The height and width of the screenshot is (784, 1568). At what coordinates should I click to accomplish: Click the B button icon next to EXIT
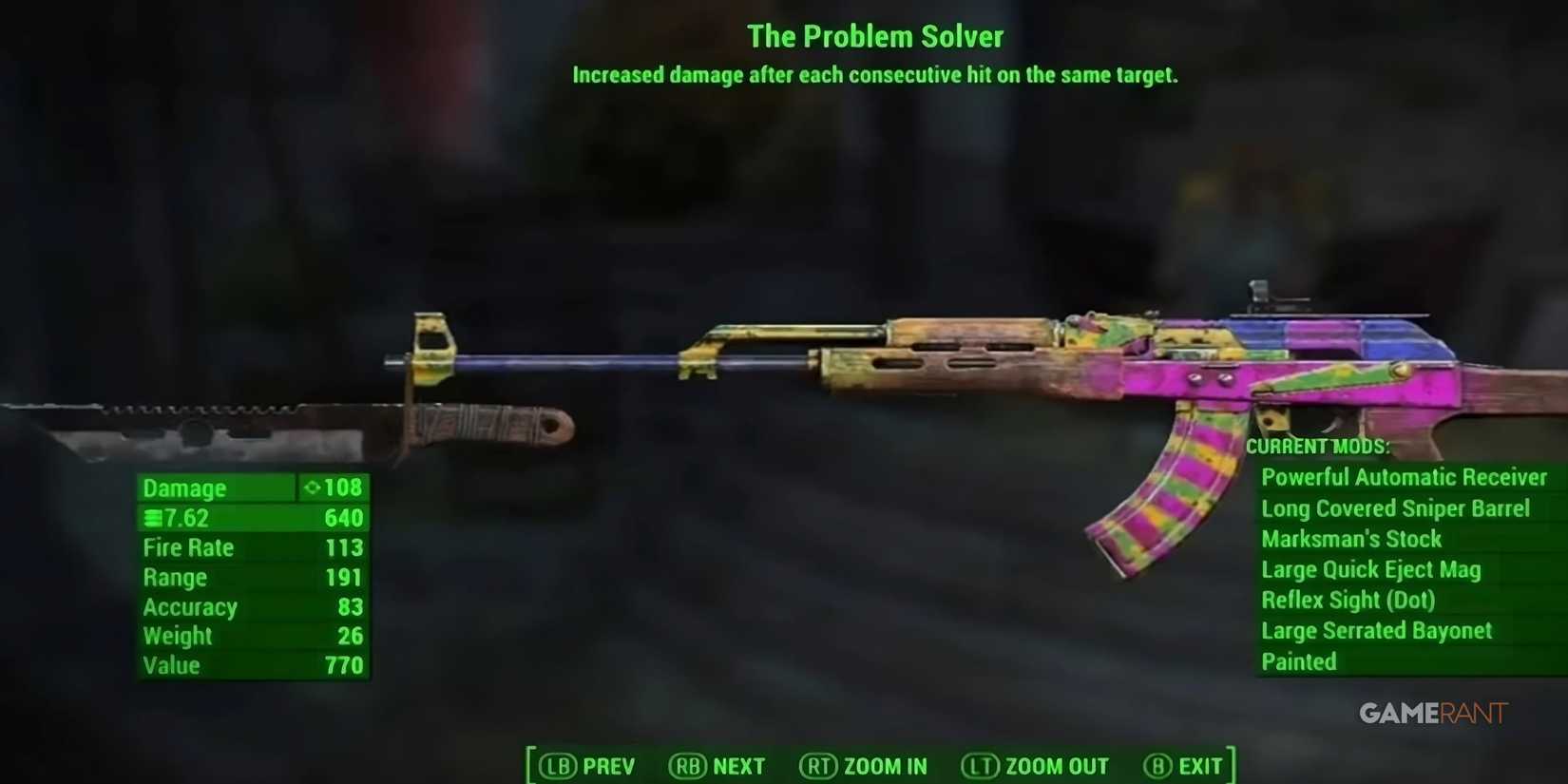tap(1157, 766)
